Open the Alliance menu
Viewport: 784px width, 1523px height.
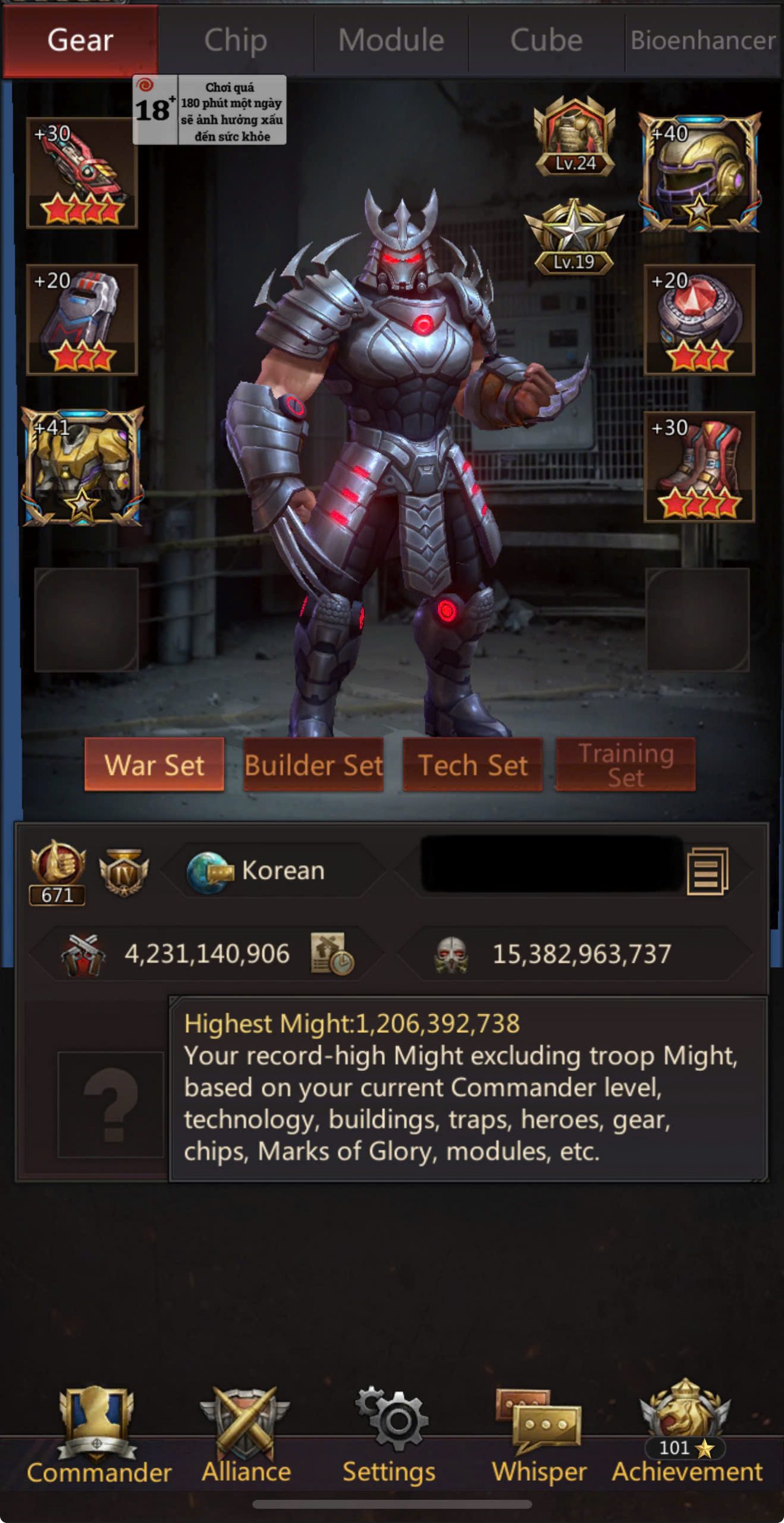[x=246, y=1434]
